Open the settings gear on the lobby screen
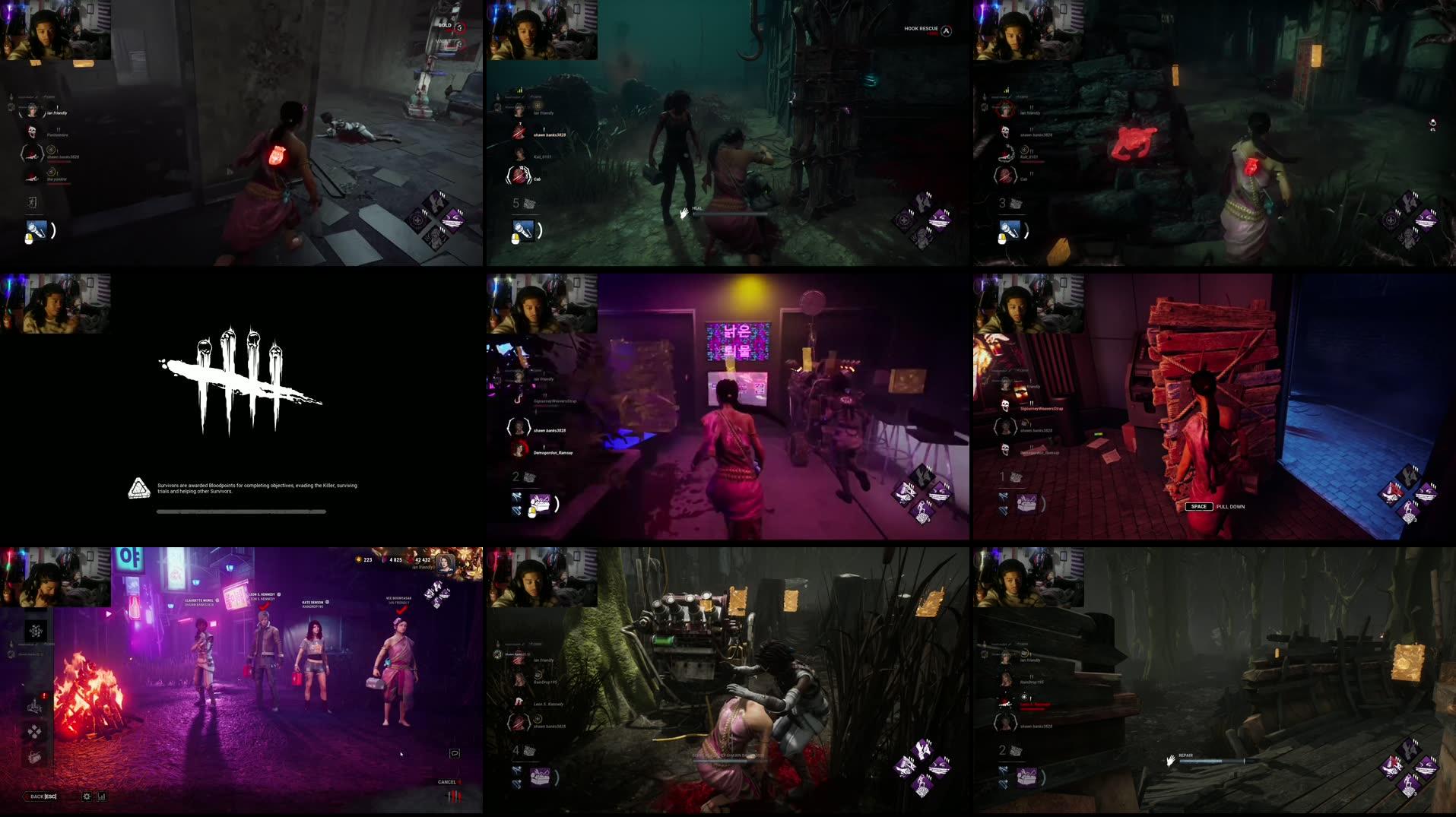The image size is (1456, 817). pyautogui.click(x=86, y=797)
